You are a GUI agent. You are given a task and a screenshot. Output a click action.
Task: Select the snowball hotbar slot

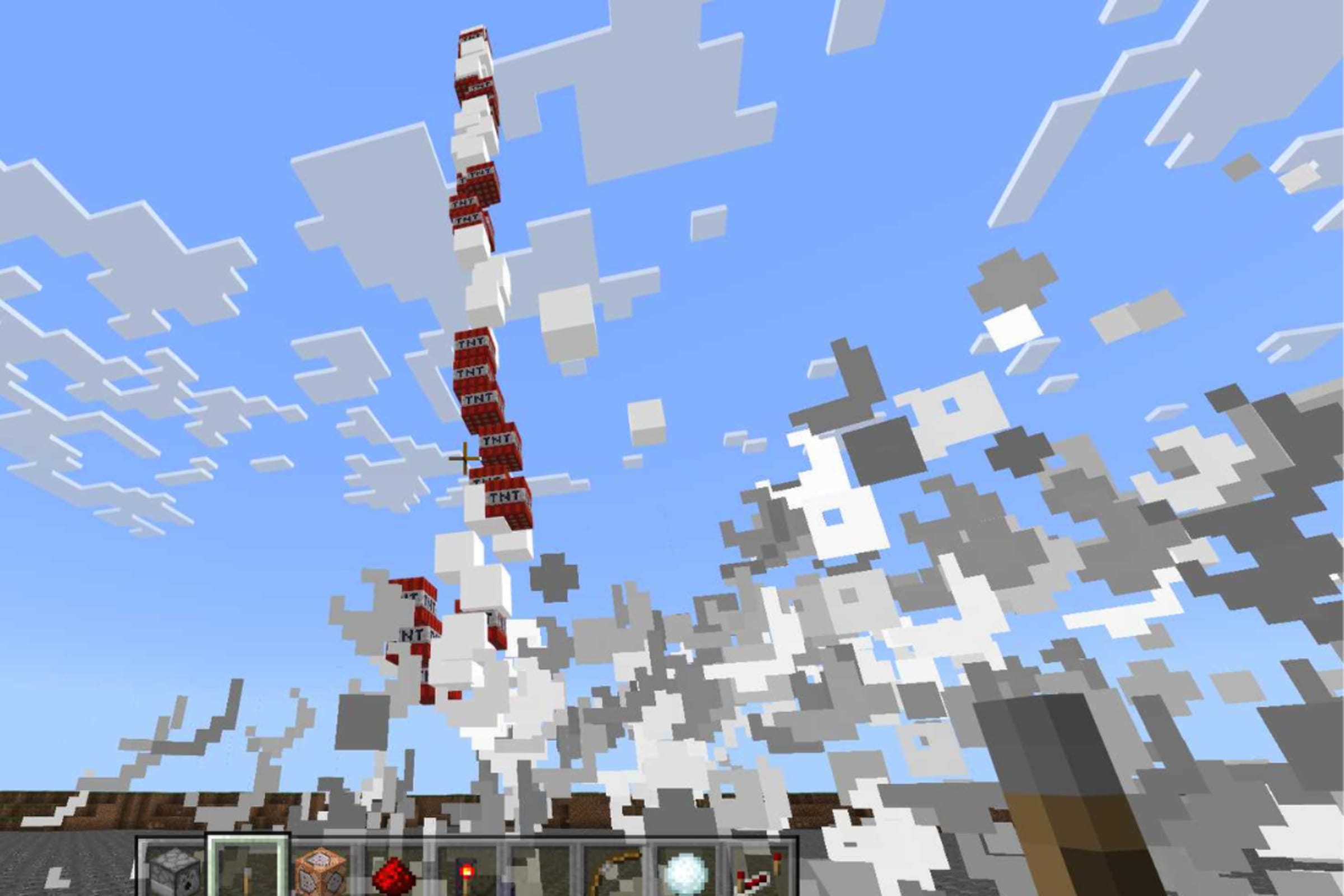pyautogui.click(x=685, y=872)
